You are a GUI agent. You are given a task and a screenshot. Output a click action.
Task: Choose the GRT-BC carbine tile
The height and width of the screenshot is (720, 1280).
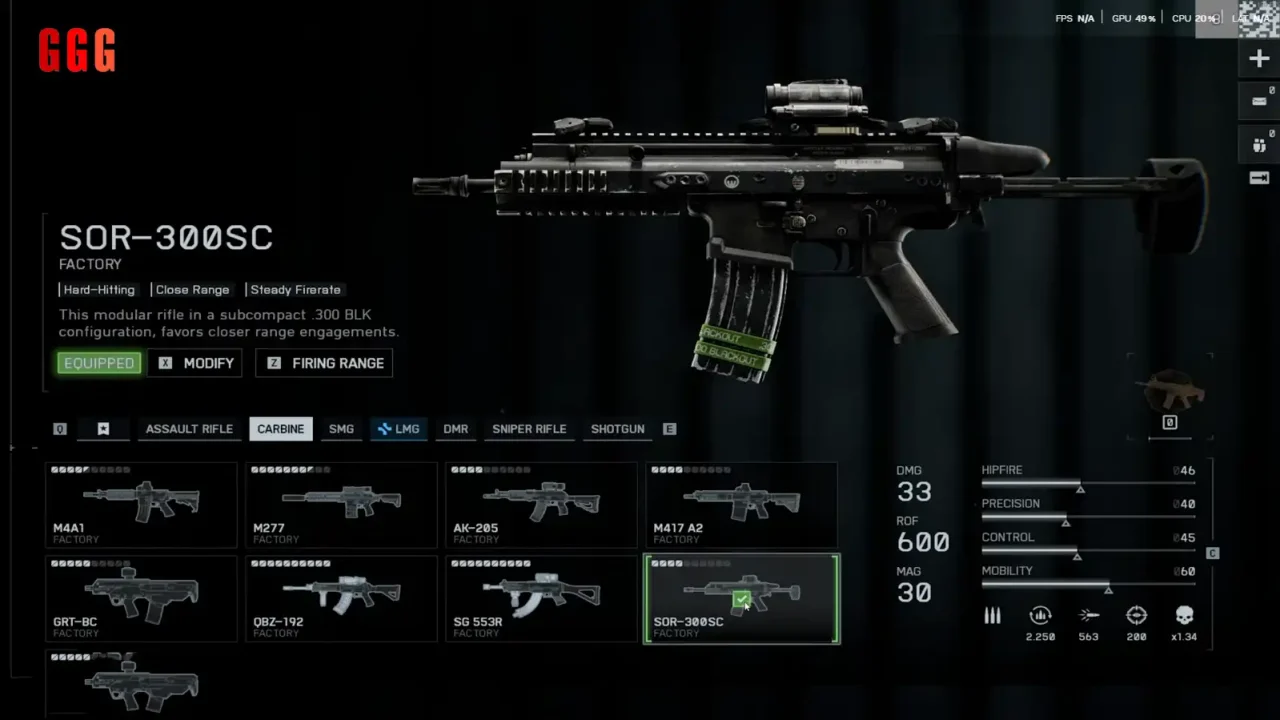tap(141, 598)
